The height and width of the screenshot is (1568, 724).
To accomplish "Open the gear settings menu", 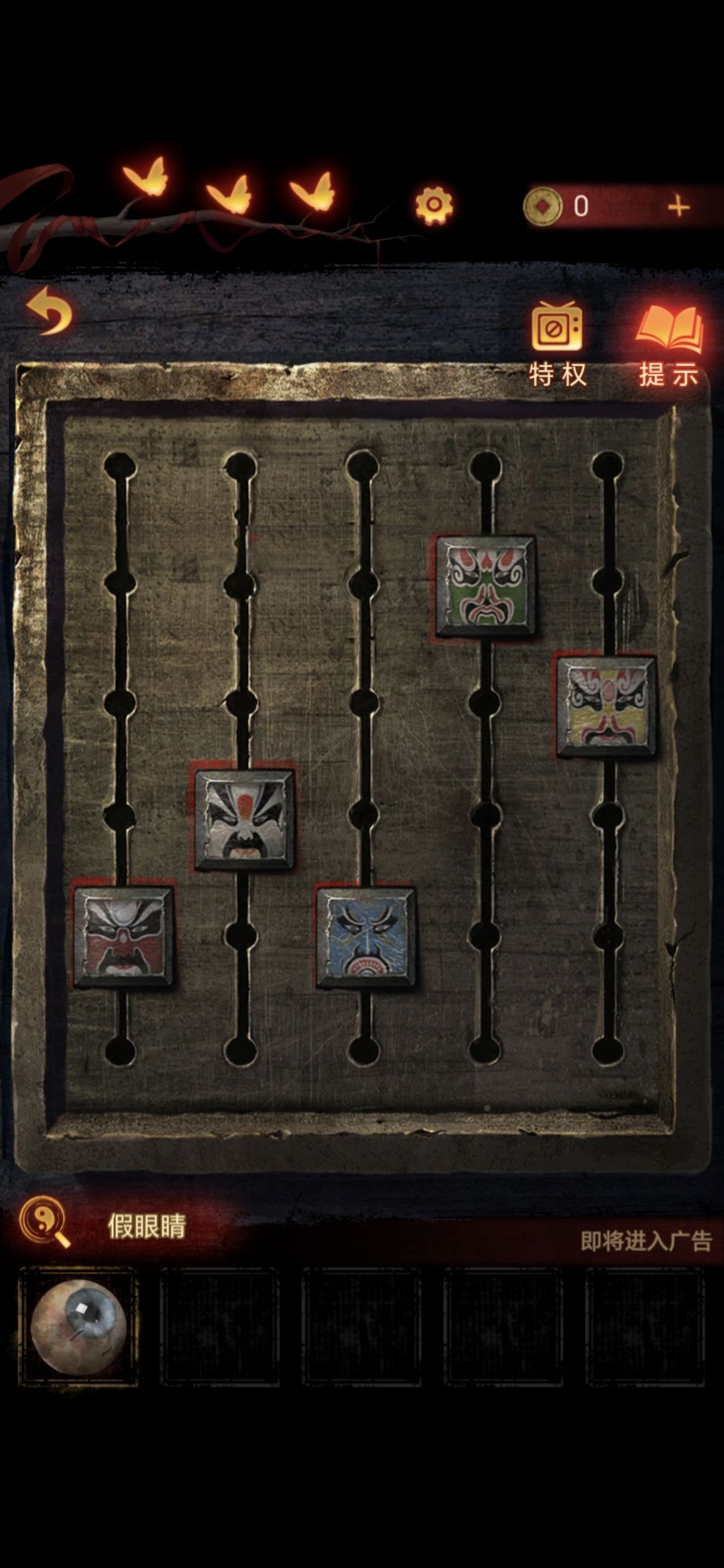I will point(434,204).
